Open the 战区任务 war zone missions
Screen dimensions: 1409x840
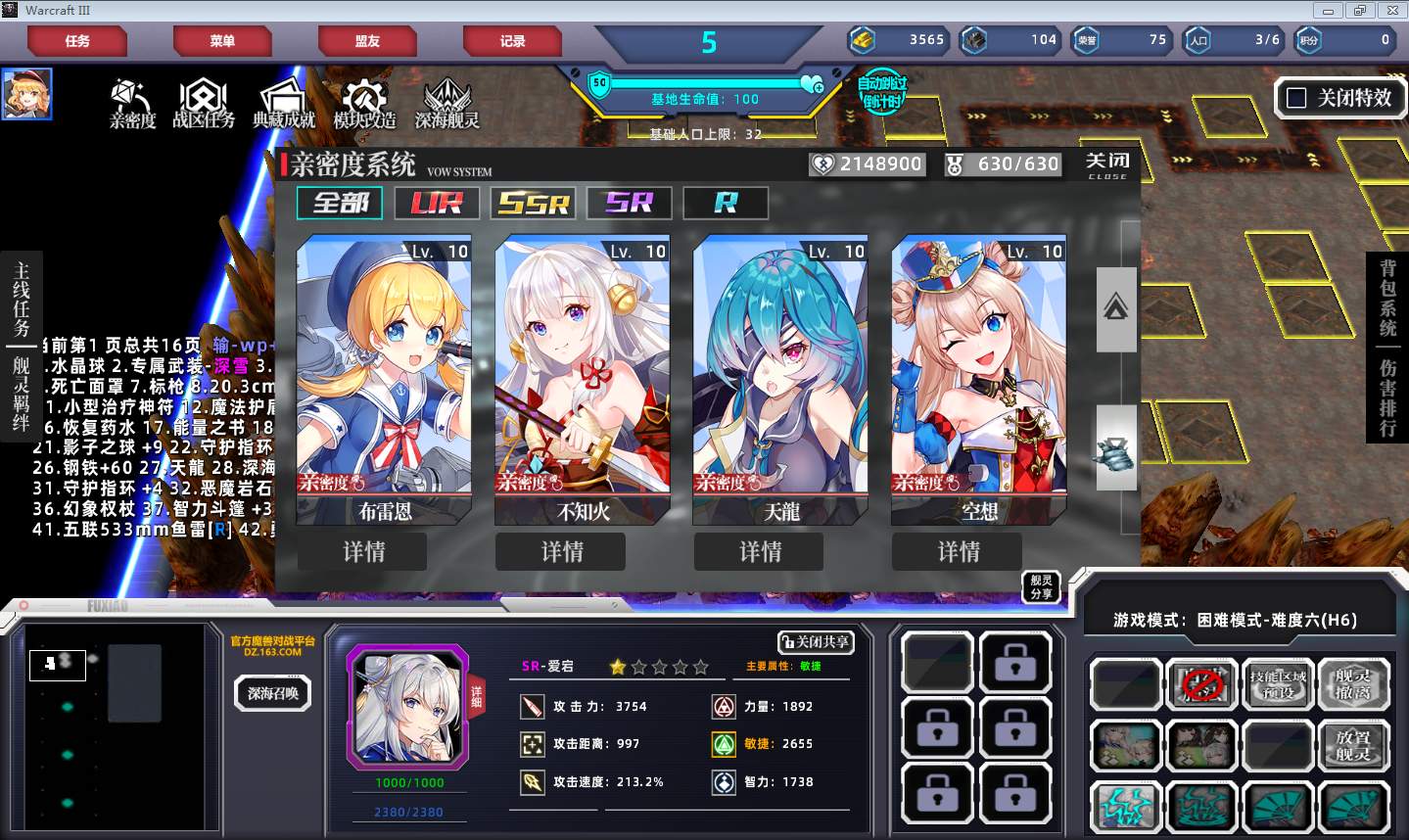click(x=204, y=104)
